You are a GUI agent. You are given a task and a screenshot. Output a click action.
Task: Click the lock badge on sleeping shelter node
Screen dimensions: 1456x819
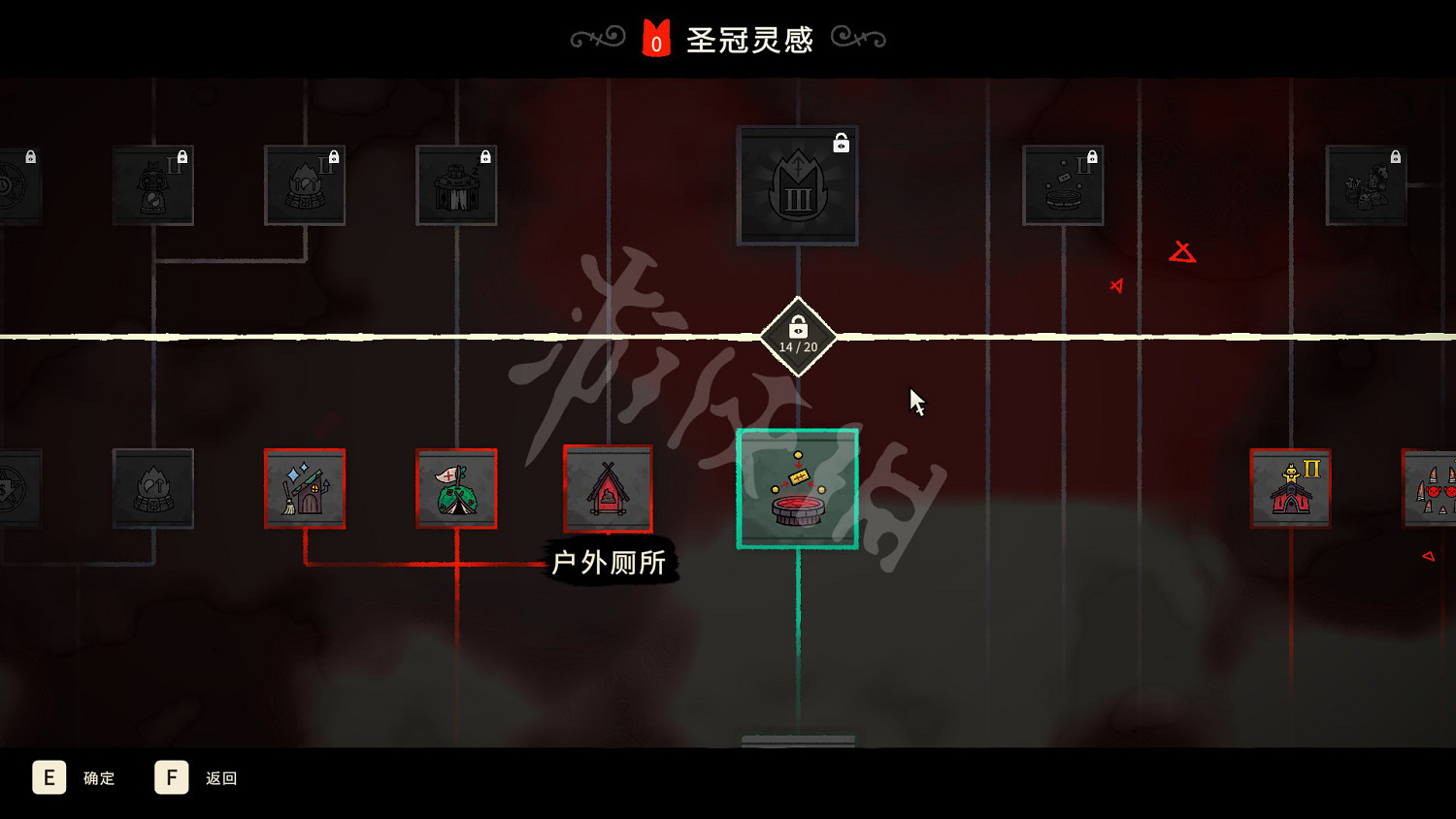tap(483, 157)
